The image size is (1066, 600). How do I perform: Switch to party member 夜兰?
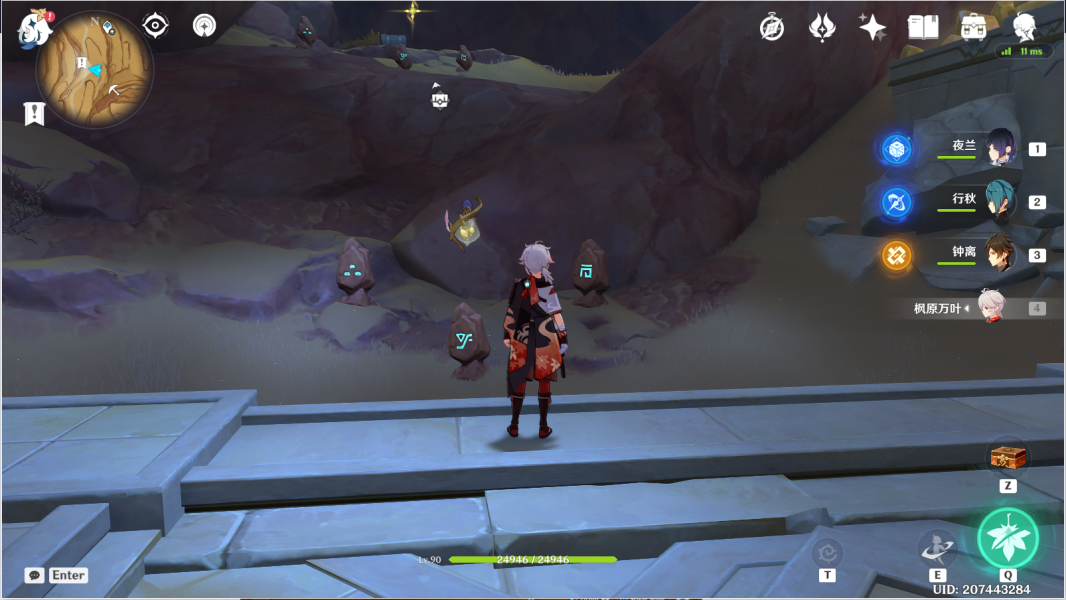click(998, 148)
